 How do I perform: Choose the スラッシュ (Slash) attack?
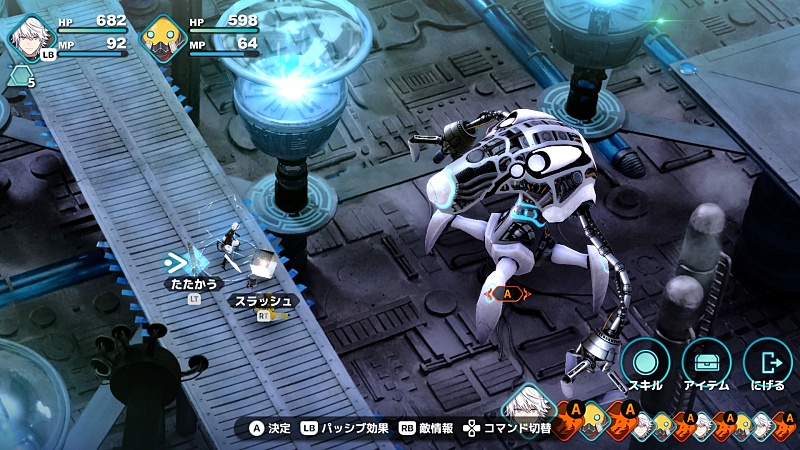point(262,300)
